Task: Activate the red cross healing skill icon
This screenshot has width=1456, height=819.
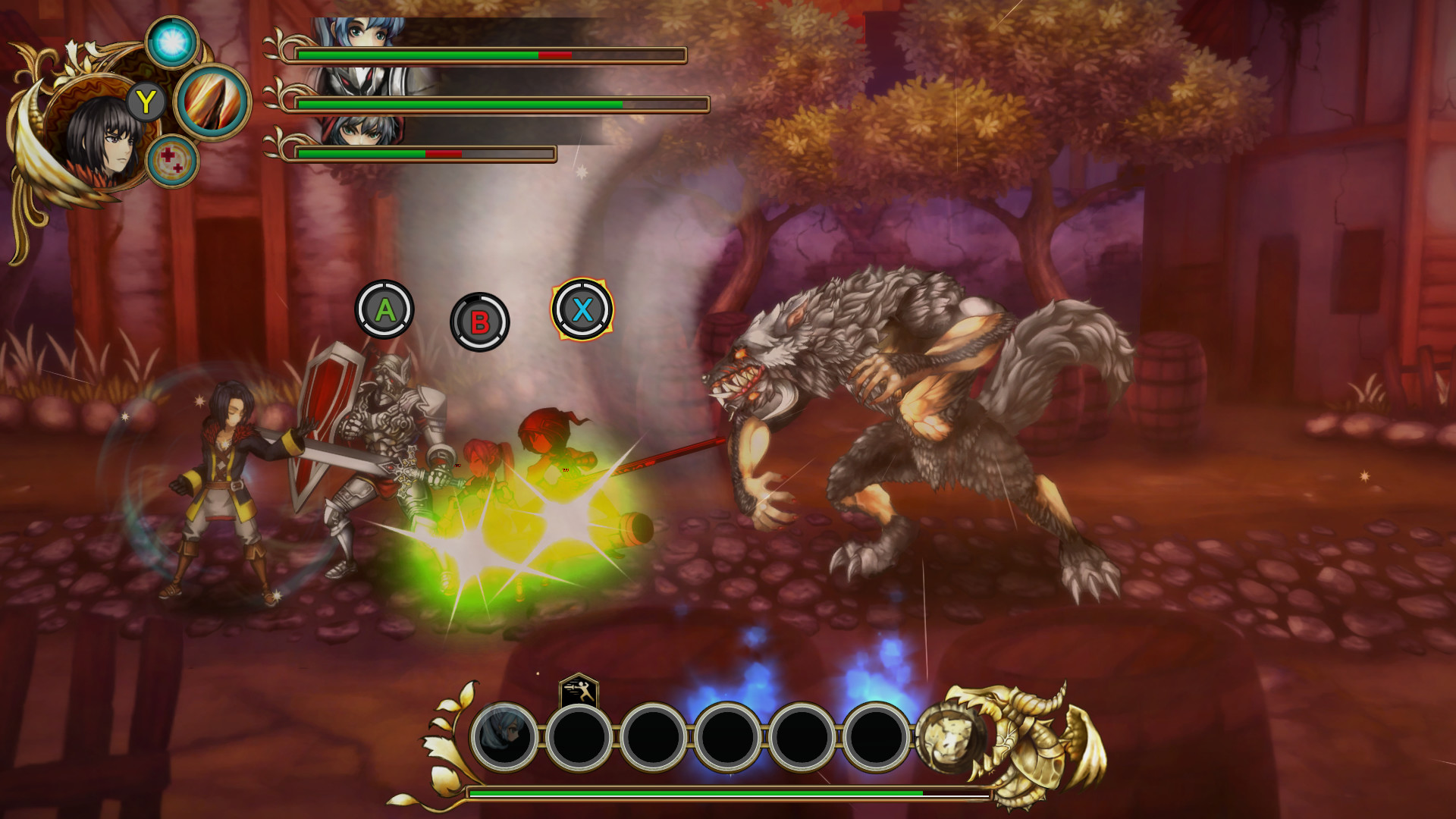Action: click(x=173, y=162)
